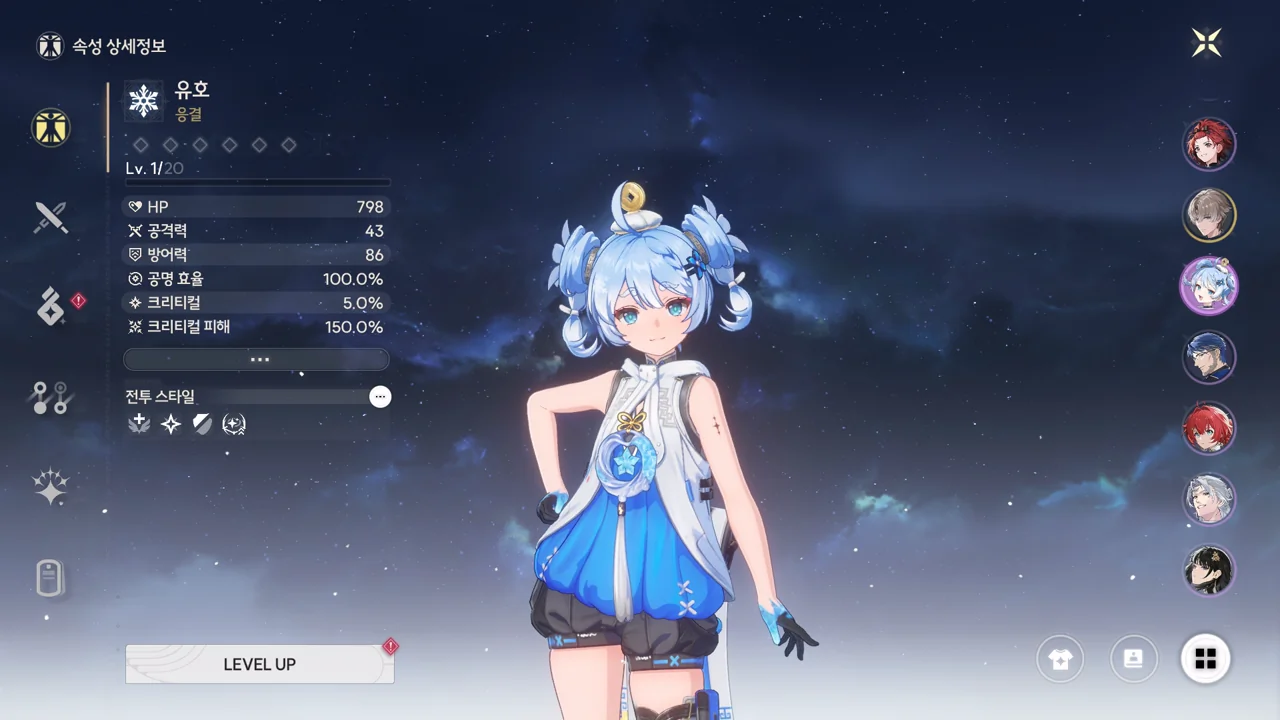Close the character screen with the X
This screenshot has width=1280, height=720.
1207,42
